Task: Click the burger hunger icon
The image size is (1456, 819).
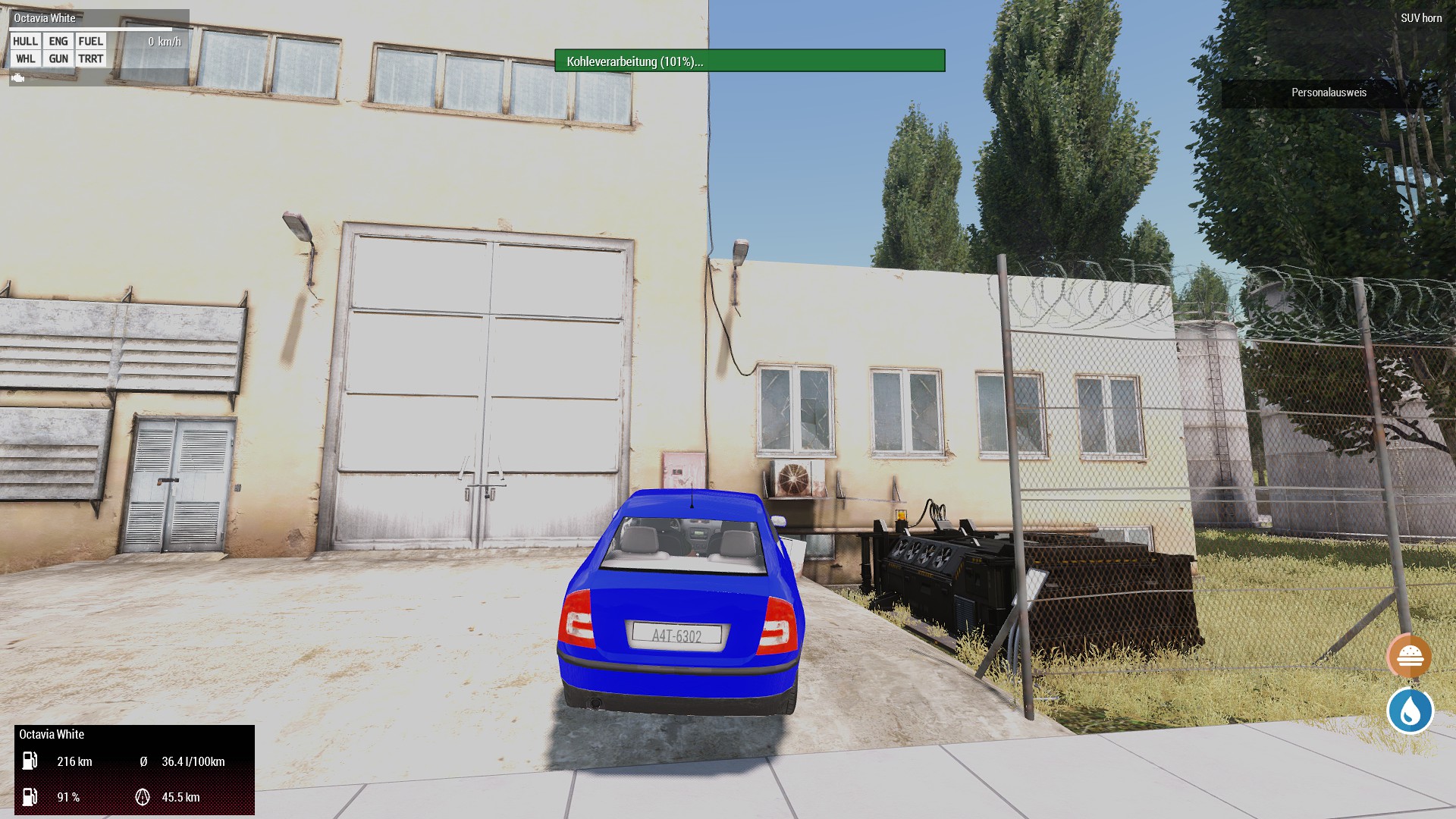Action: click(x=1409, y=656)
